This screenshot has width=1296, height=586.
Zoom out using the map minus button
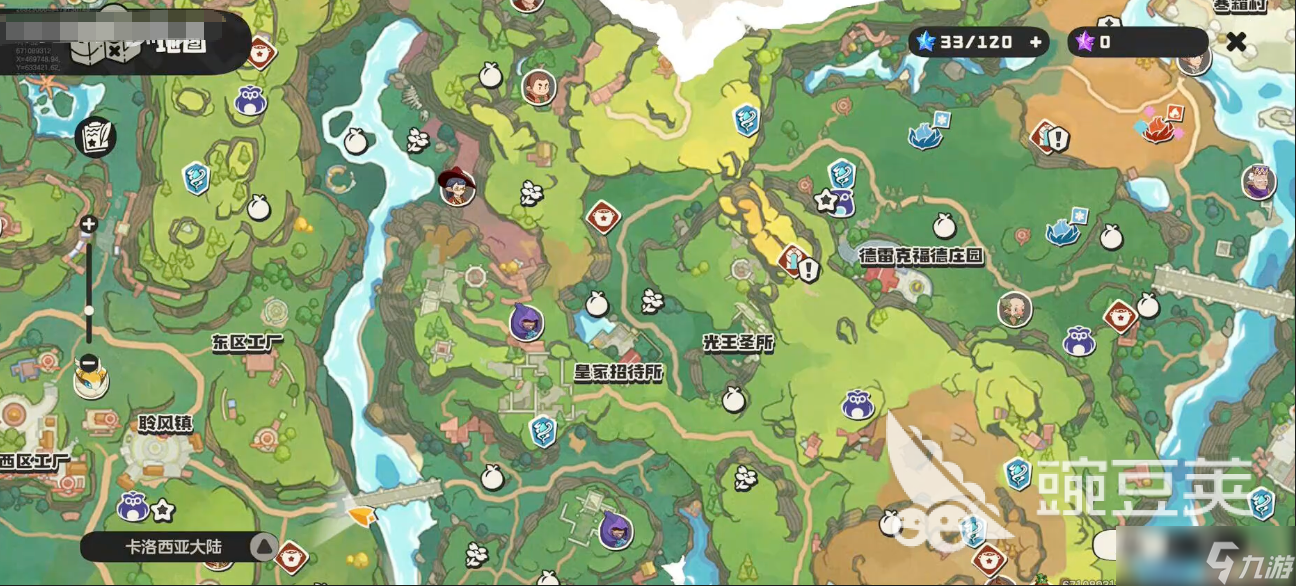click(88, 362)
